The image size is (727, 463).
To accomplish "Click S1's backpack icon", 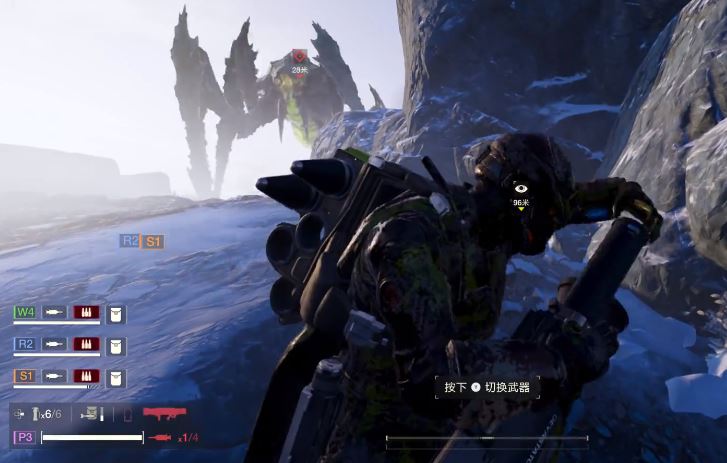I will pyautogui.click(x=116, y=378).
